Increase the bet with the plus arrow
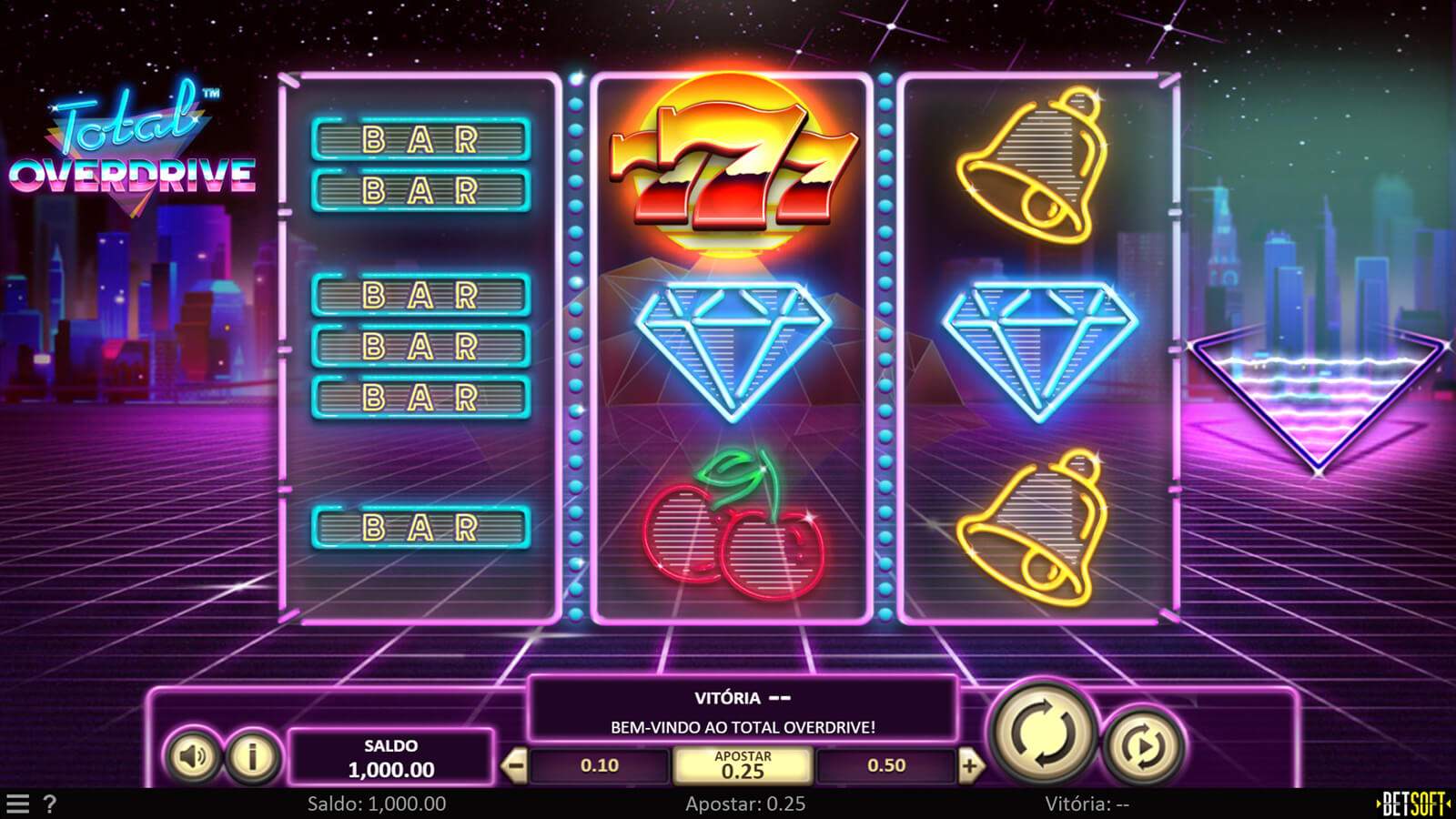Viewport: 1456px width, 819px height. click(x=970, y=766)
